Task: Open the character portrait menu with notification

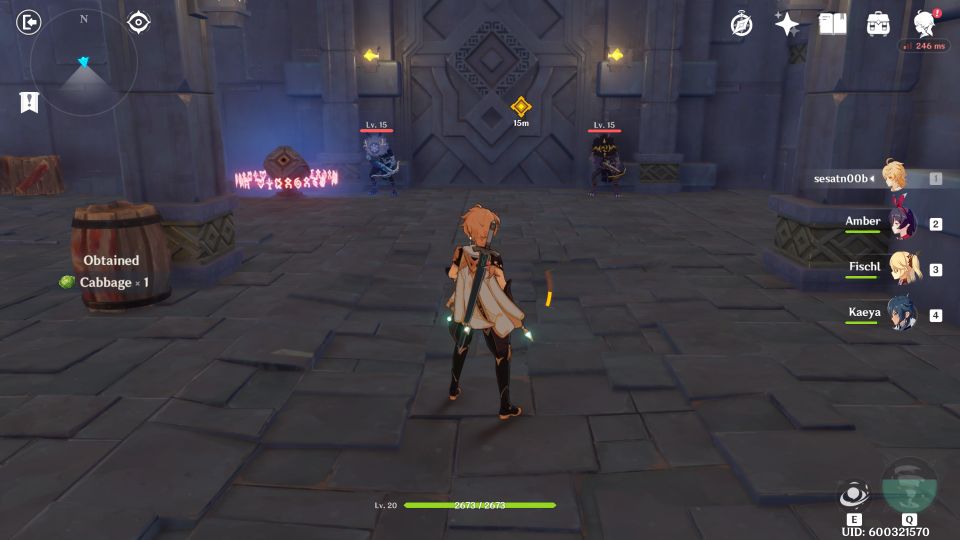Action: click(925, 24)
